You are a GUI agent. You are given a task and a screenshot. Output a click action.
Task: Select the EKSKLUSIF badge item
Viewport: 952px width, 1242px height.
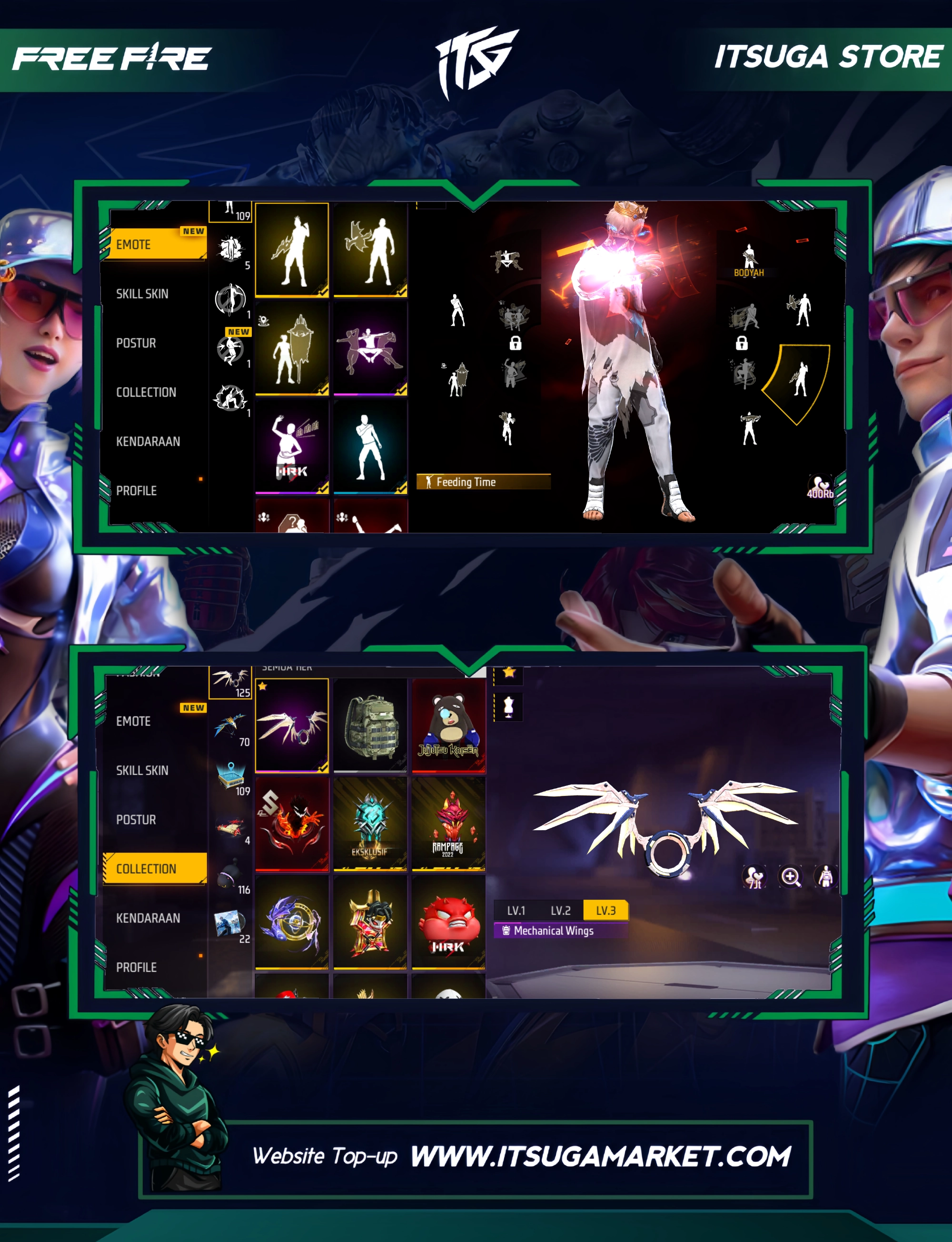(x=370, y=824)
